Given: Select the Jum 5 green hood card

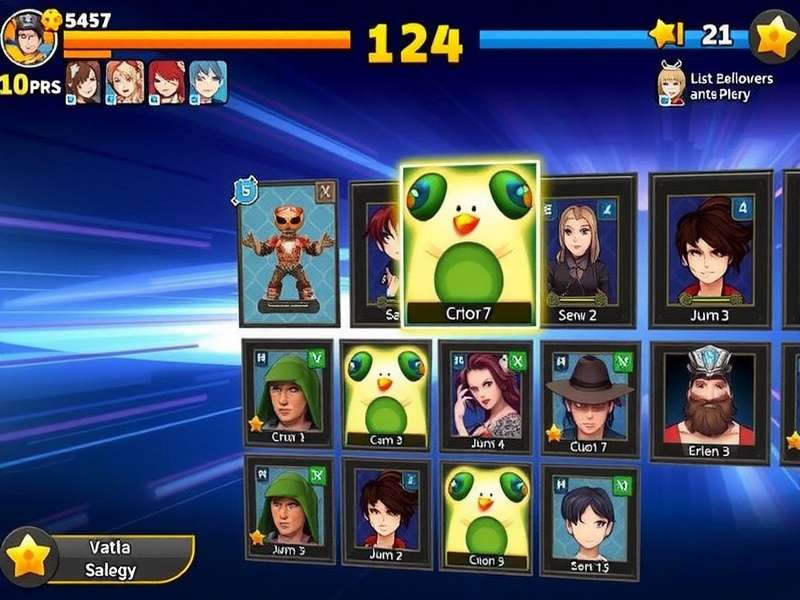Looking at the screenshot, I should coord(288,510).
